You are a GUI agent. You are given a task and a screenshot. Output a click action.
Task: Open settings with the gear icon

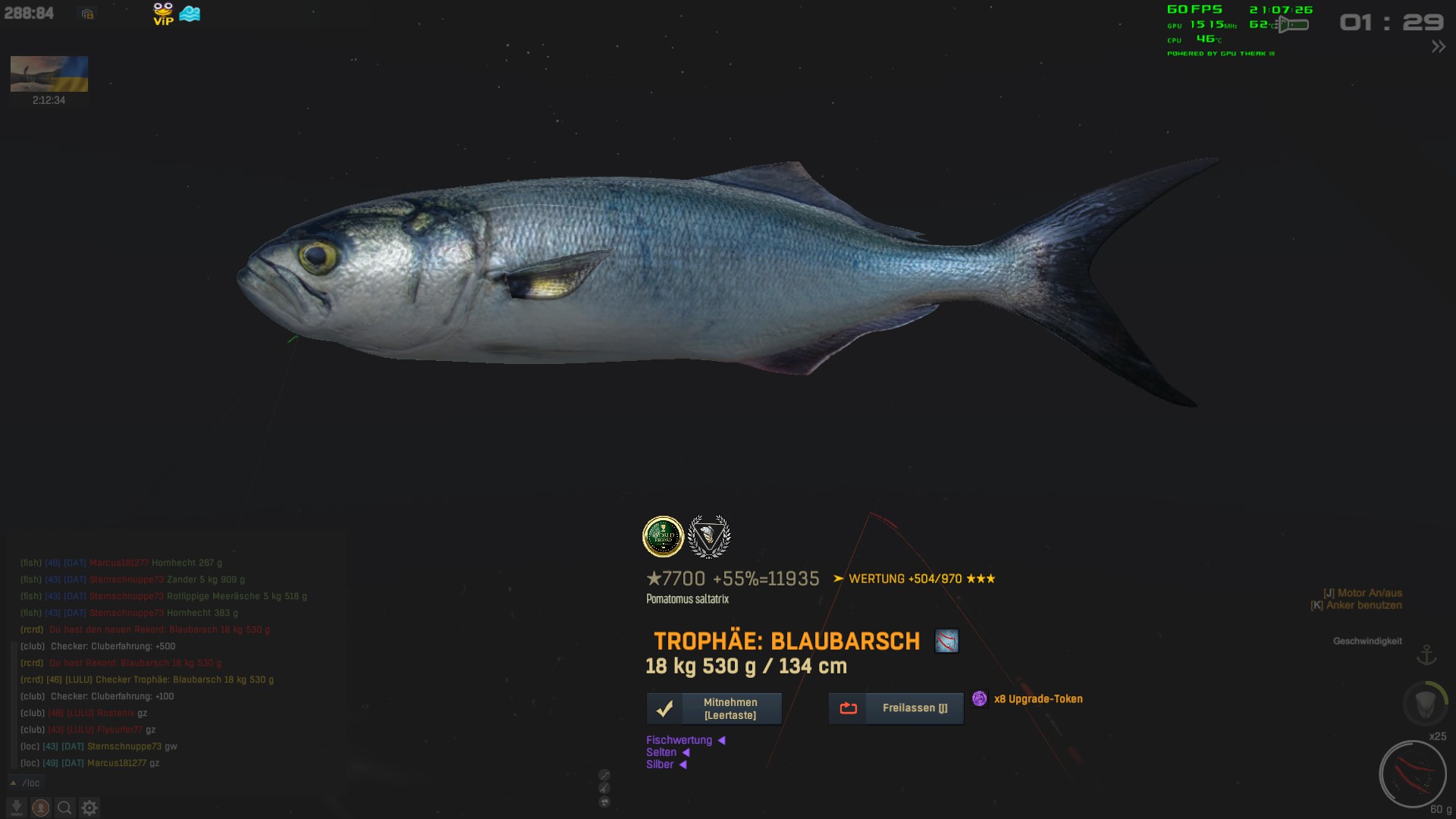[89, 808]
